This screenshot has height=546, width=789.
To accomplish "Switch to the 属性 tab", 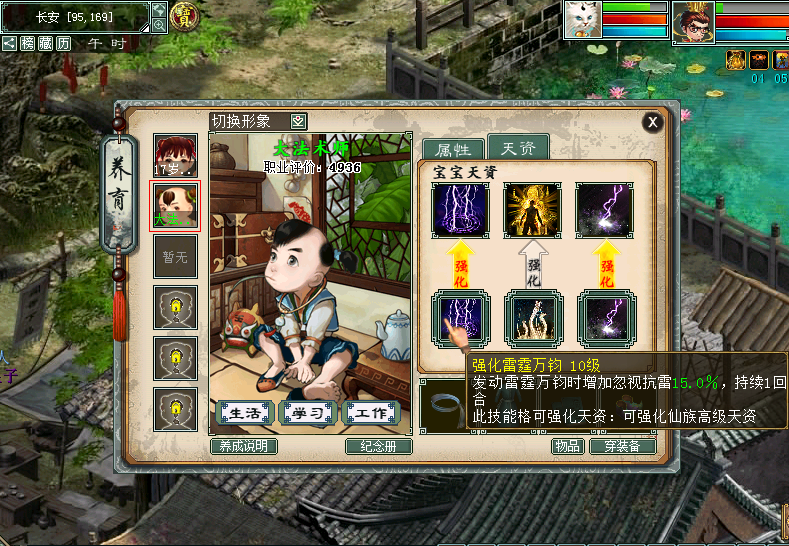I will 453,150.
